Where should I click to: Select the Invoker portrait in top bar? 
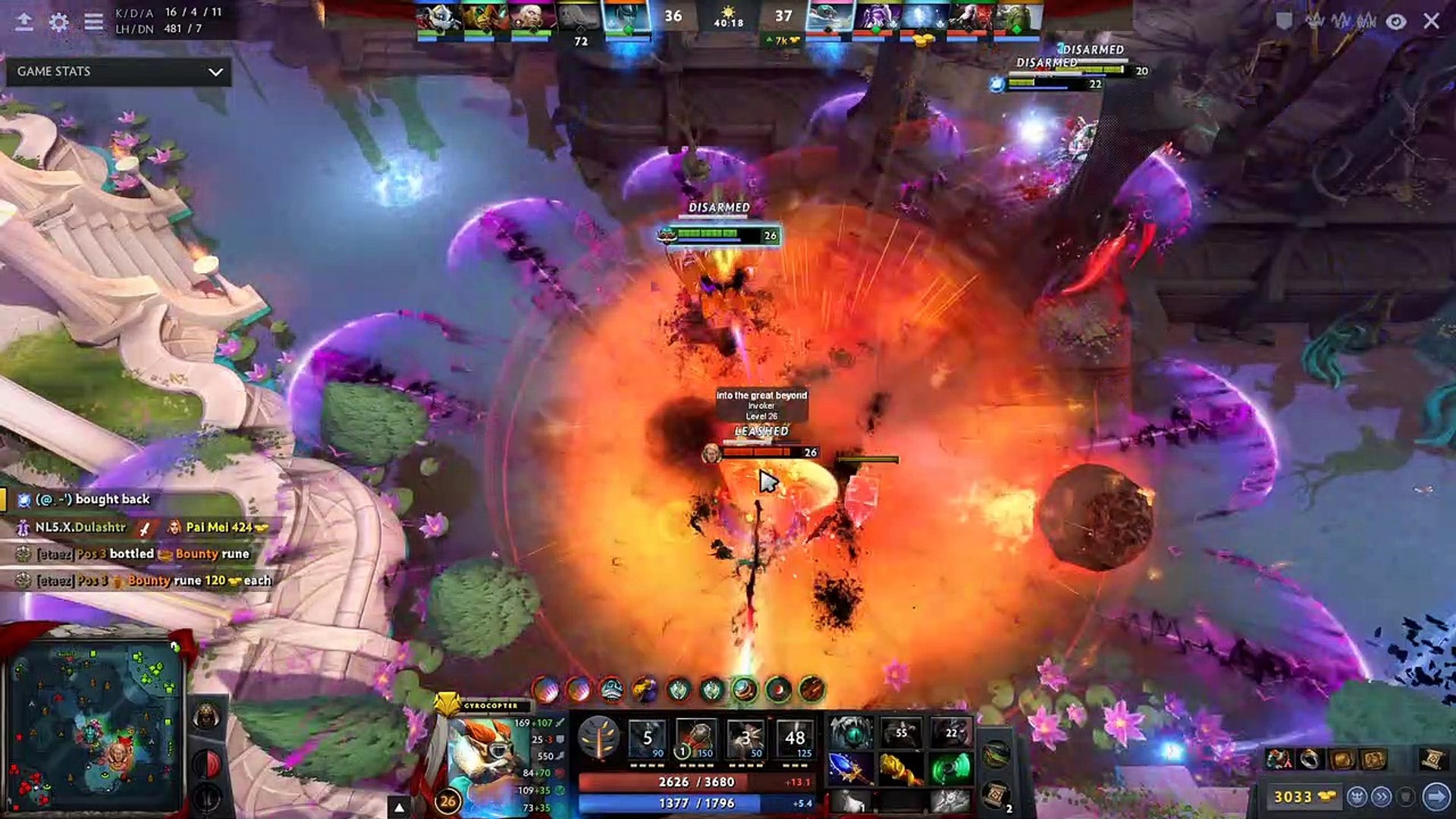[x=531, y=18]
